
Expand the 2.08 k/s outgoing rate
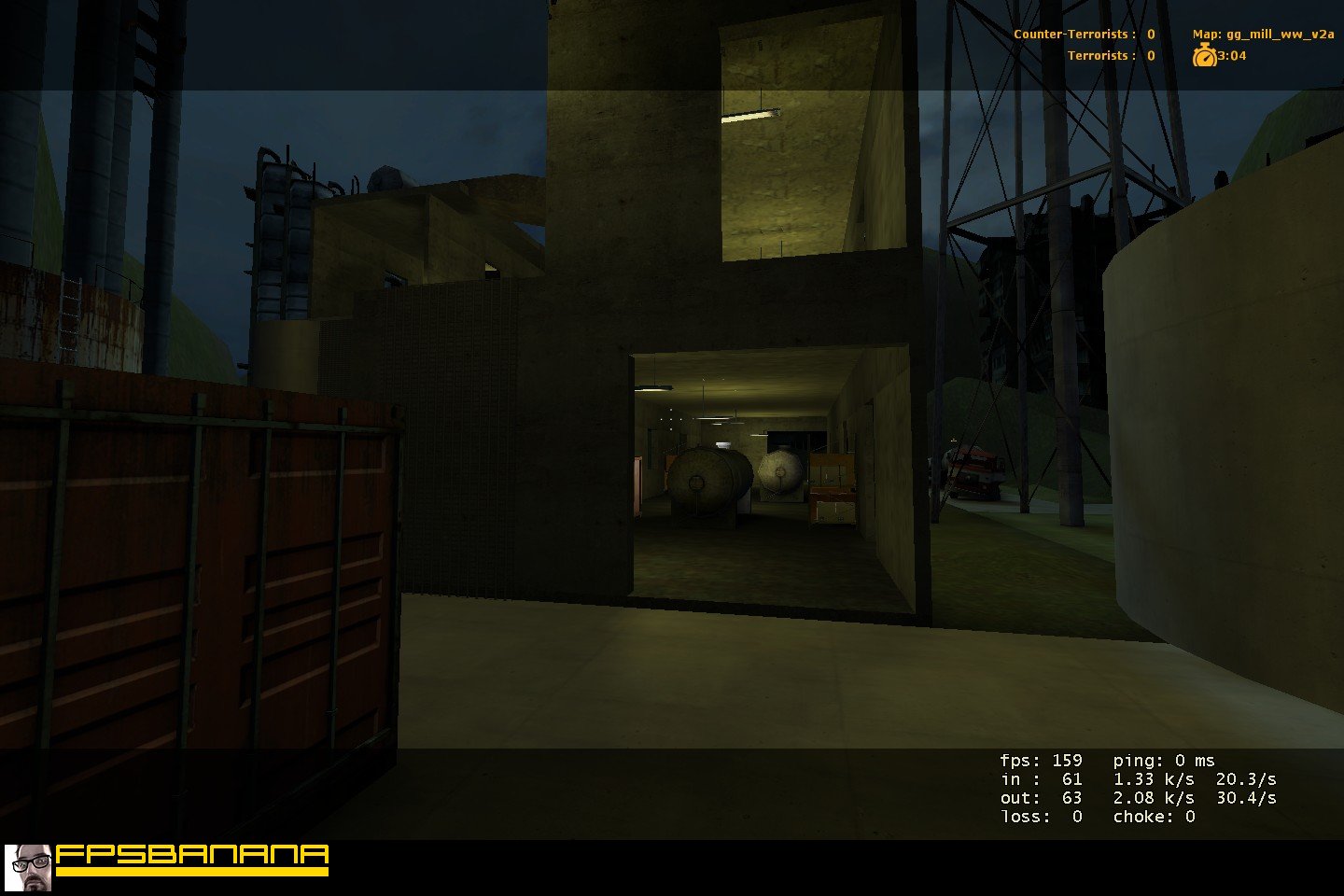click(x=1153, y=798)
